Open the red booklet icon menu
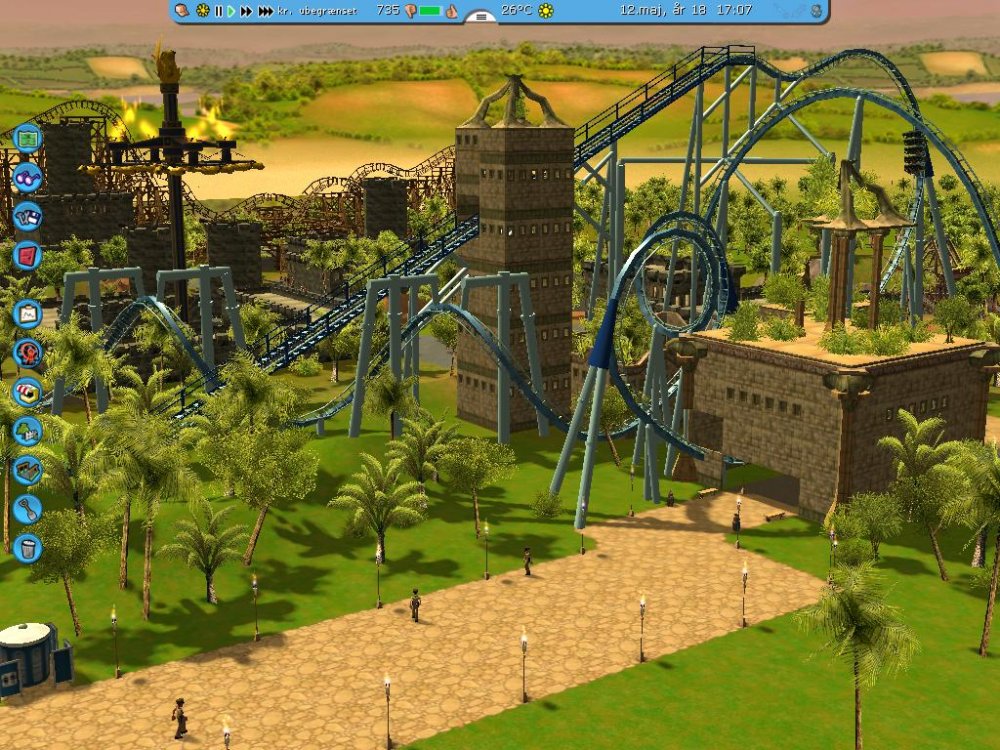 27,256
